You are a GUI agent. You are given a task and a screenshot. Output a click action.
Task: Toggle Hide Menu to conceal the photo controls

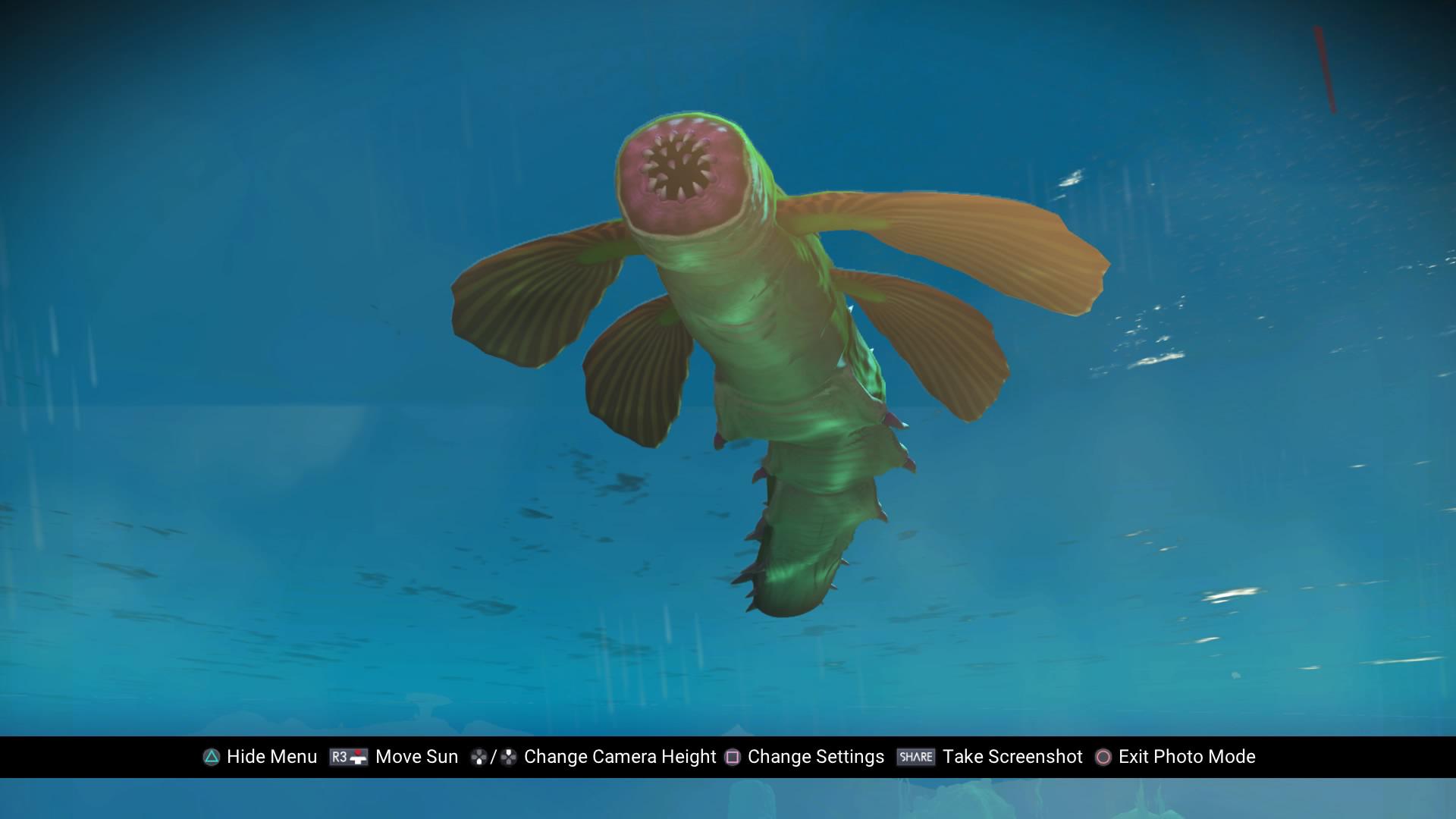273,757
